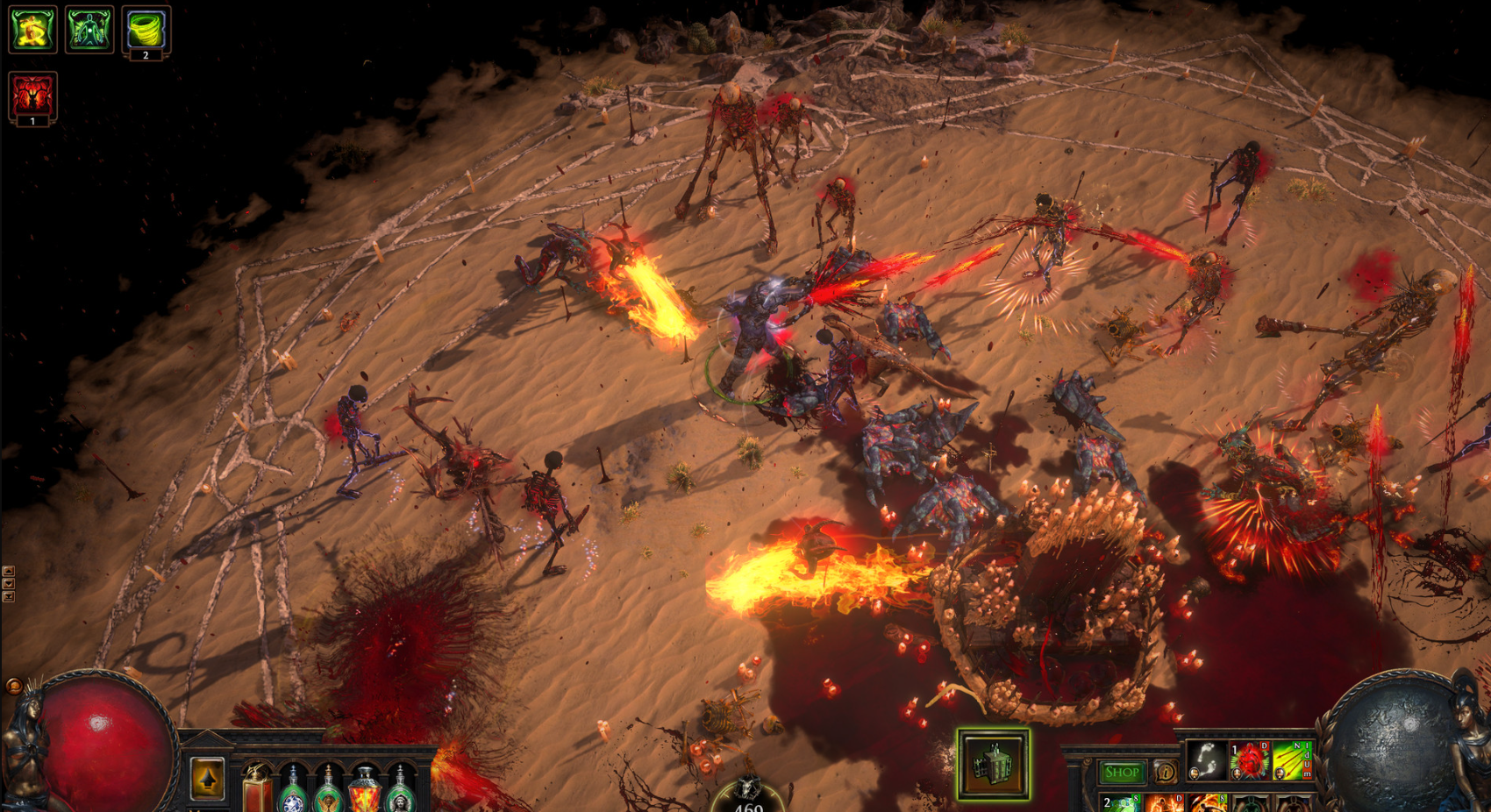The image size is (1491, 812).
Task: Activate the red heart skill slot
Action: click(1250, 760)
